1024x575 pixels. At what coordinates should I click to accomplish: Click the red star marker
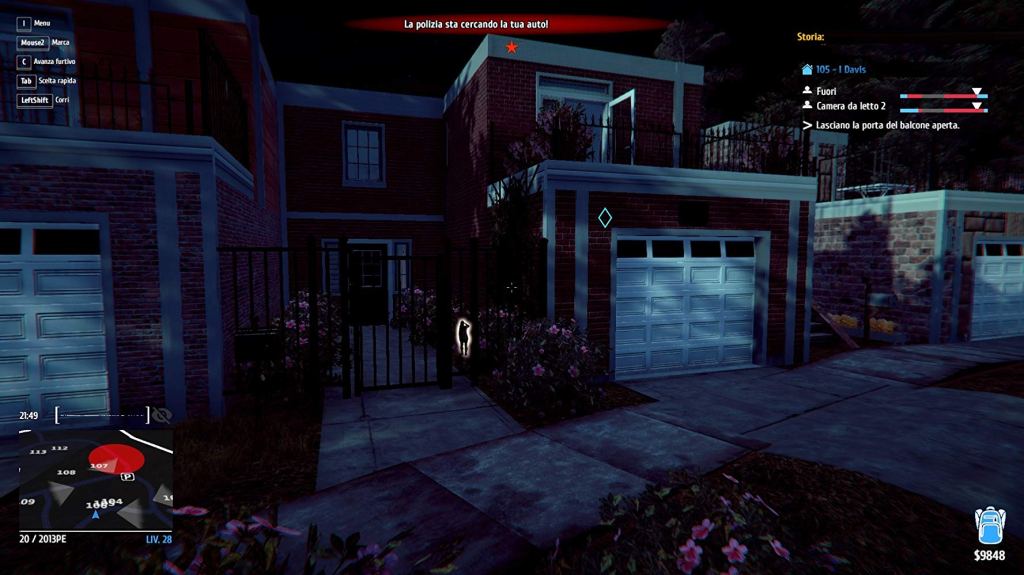pyautogui.click(x=512, y=47)
